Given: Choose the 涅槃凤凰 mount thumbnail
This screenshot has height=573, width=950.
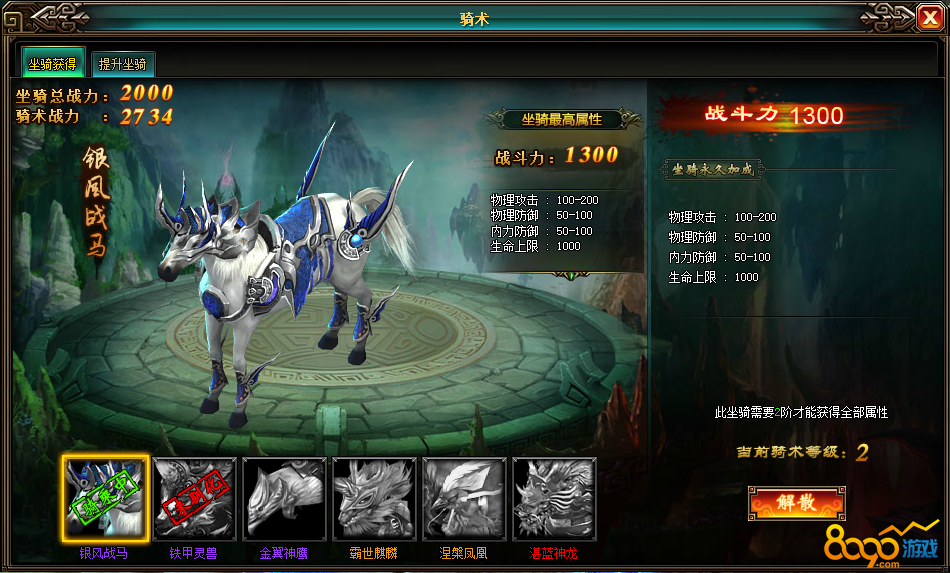Looking at the screenshot, I should [x=464, y=498].
